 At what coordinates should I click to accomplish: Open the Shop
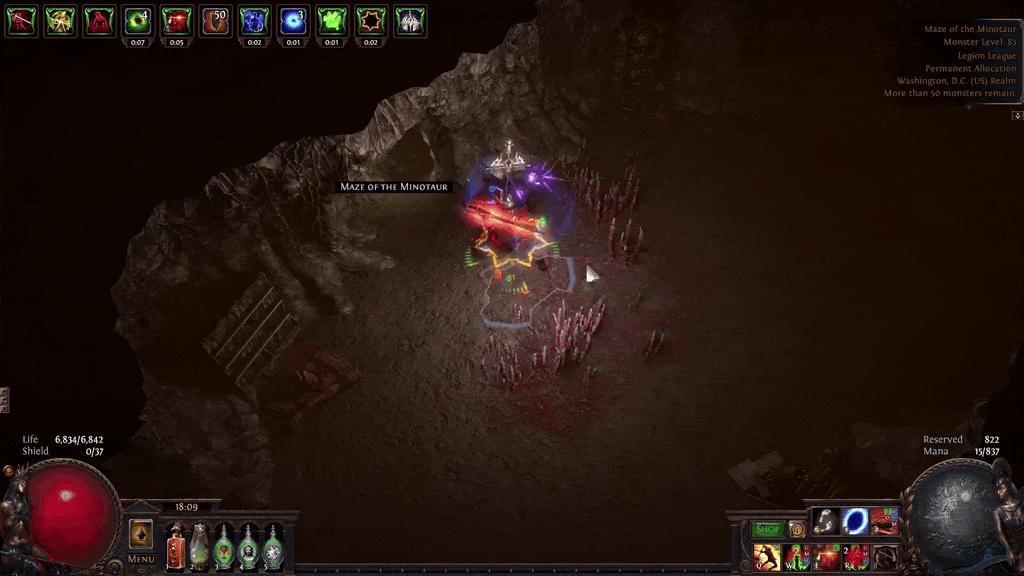click(768, 529)
